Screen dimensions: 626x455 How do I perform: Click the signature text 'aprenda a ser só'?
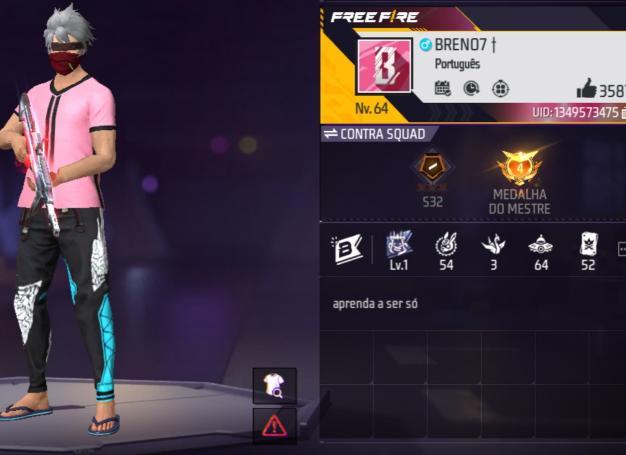(x=375, y=302)
